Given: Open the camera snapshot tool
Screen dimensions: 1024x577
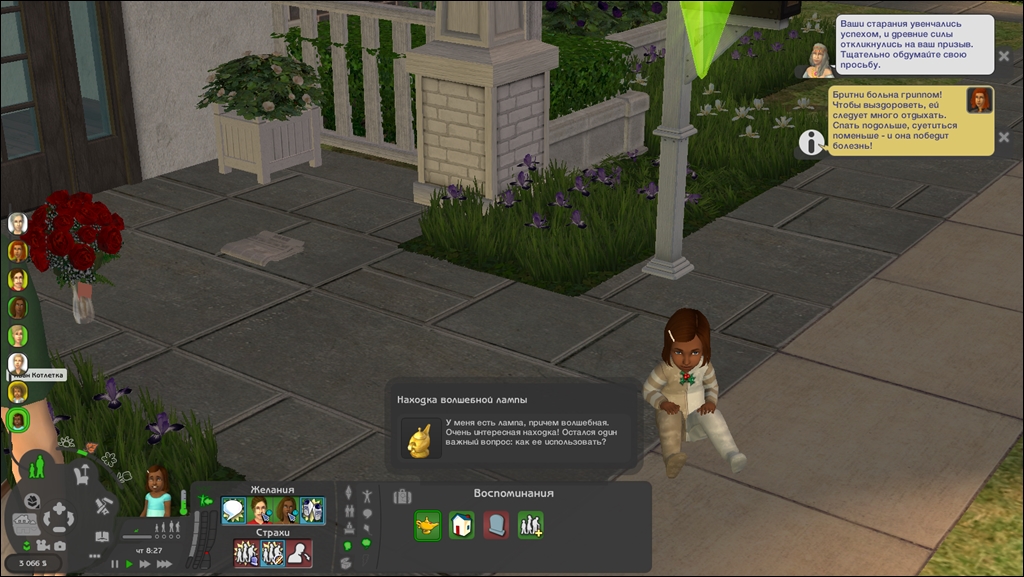Looking at the screenshot, I should coord(60,546).
